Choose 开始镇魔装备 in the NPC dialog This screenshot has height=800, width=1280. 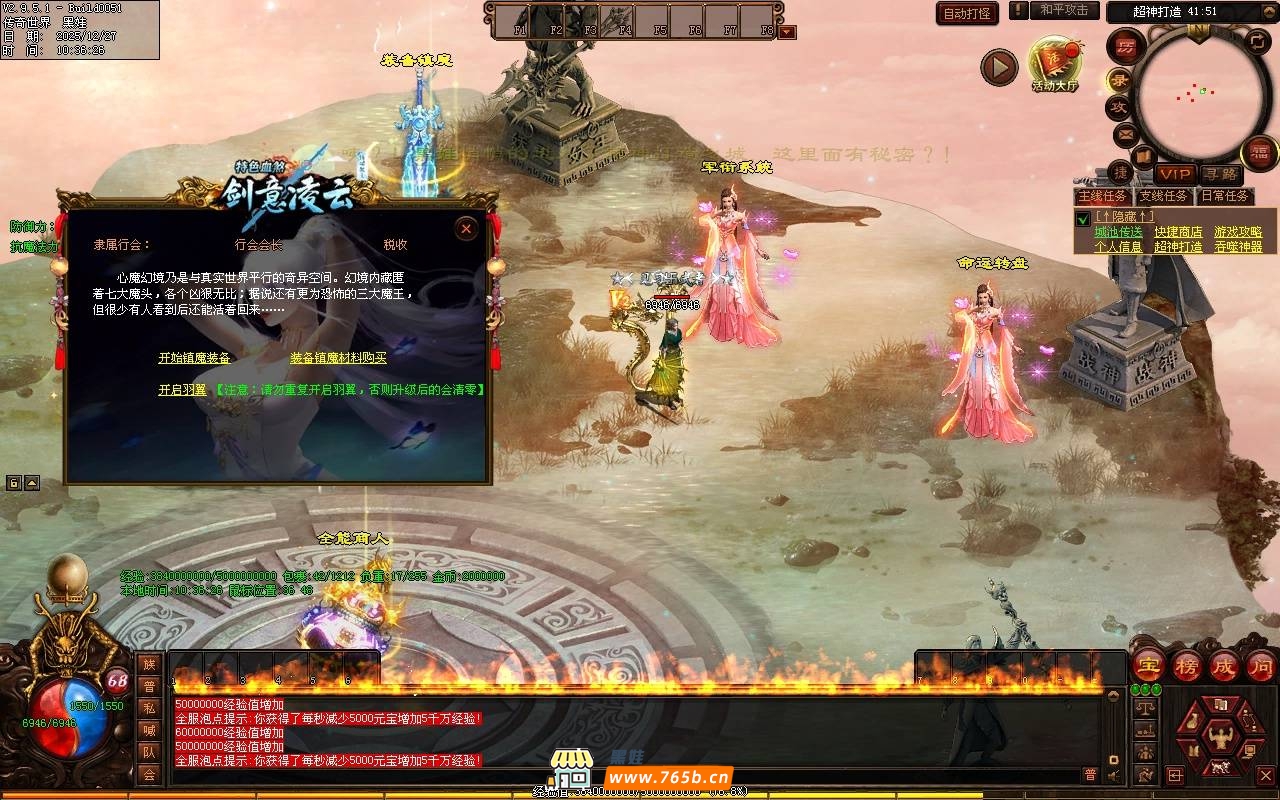point(194,358)
